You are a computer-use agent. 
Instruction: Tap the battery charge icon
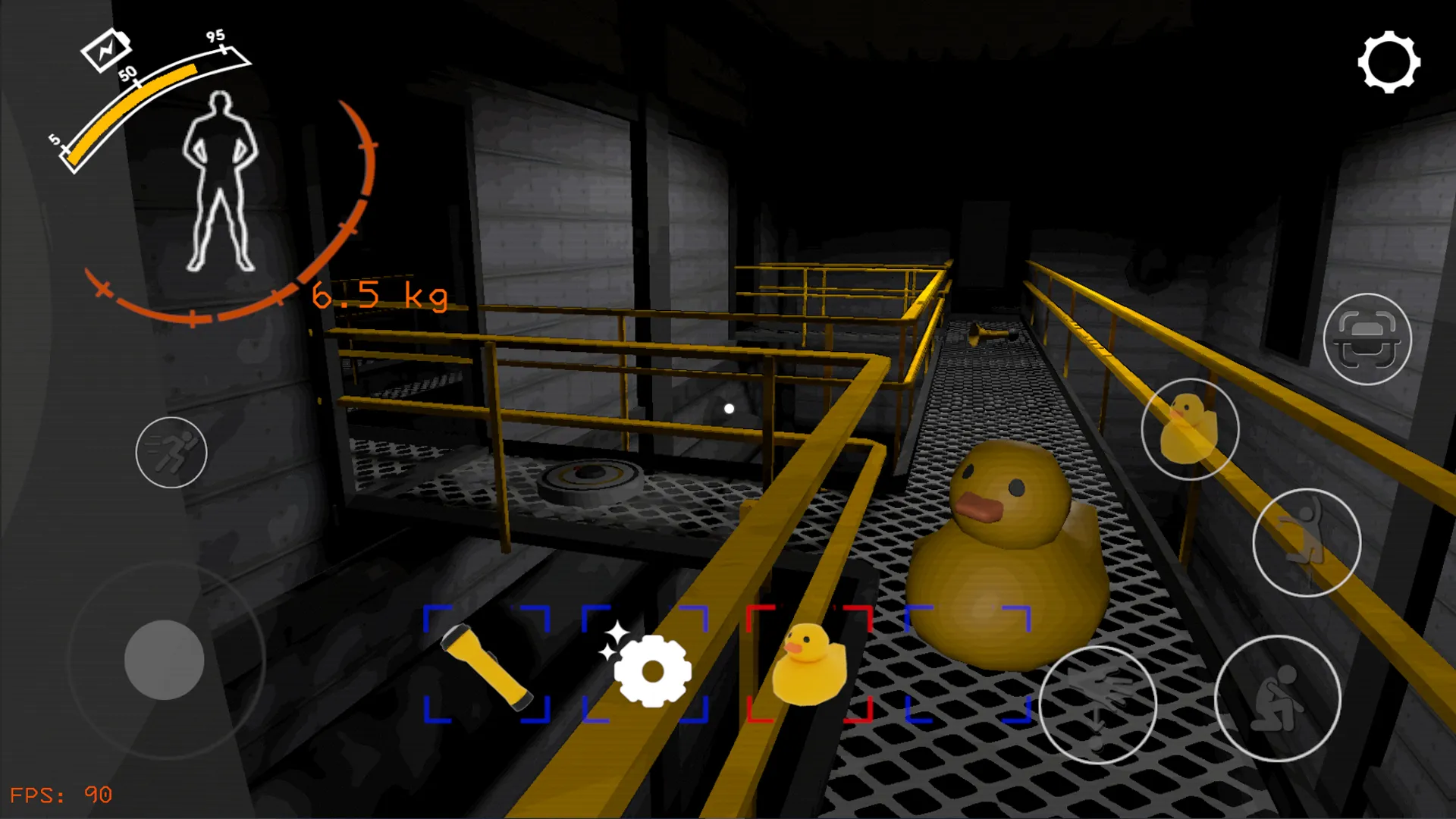point(106,49)
